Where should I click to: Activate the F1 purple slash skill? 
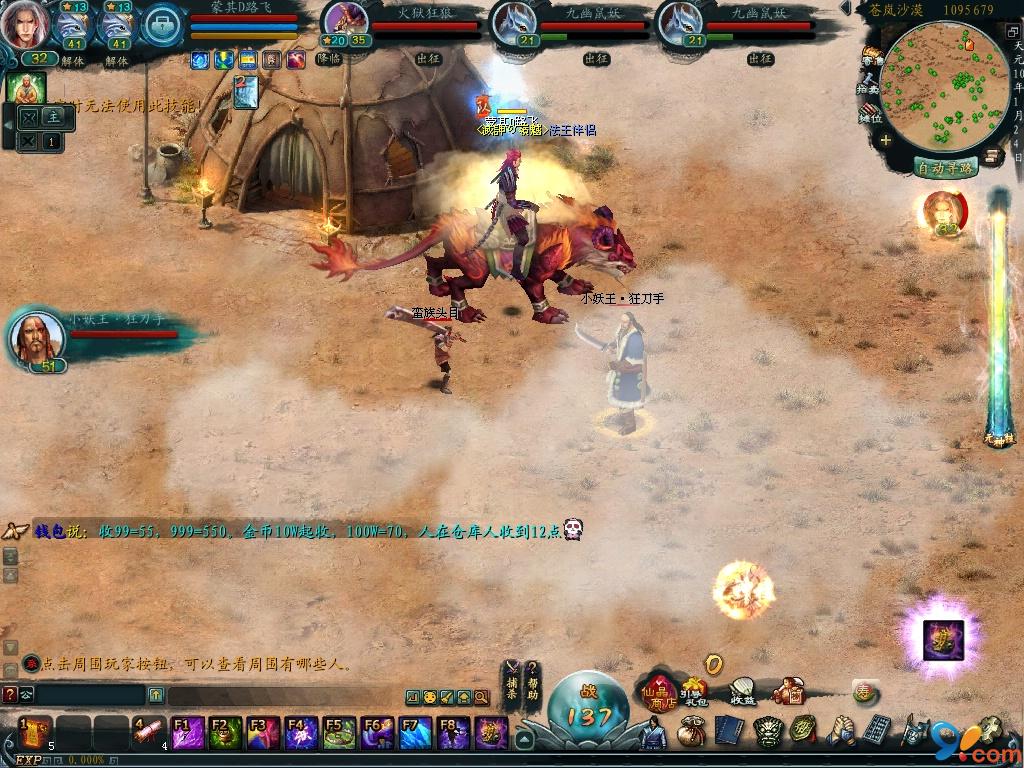click(x=189, y=734)
